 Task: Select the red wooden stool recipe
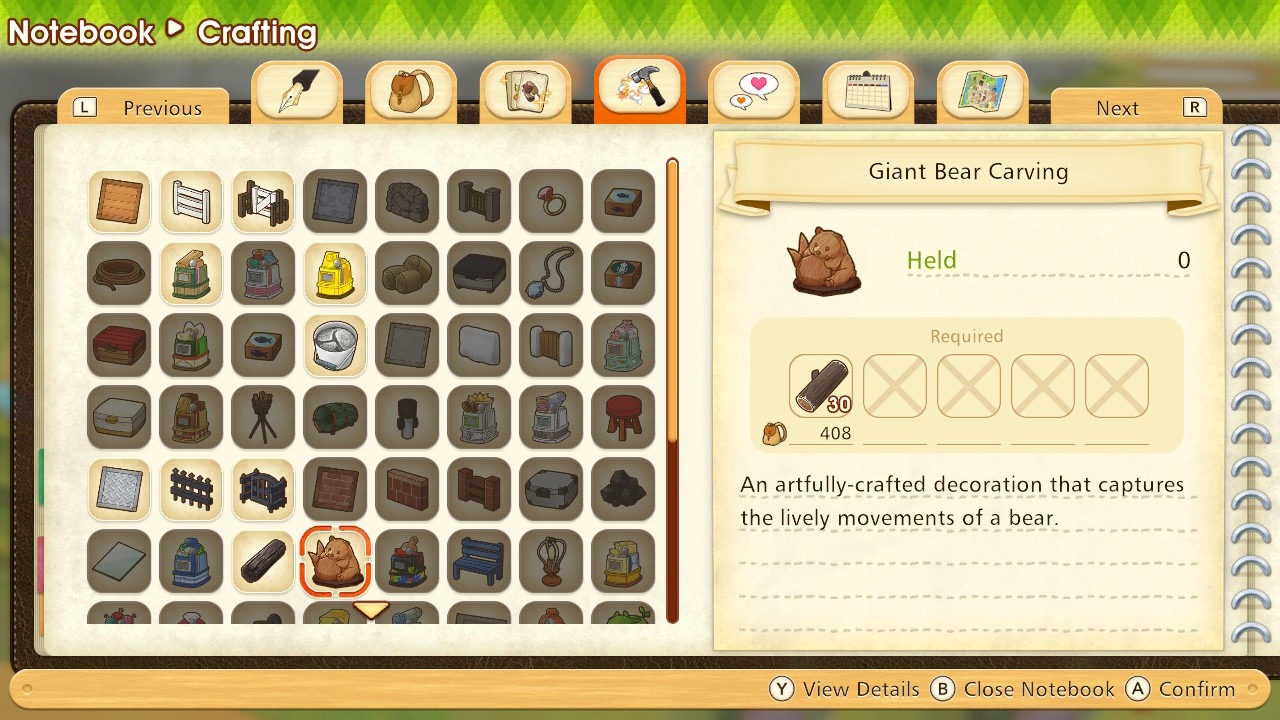coord(623,417)
